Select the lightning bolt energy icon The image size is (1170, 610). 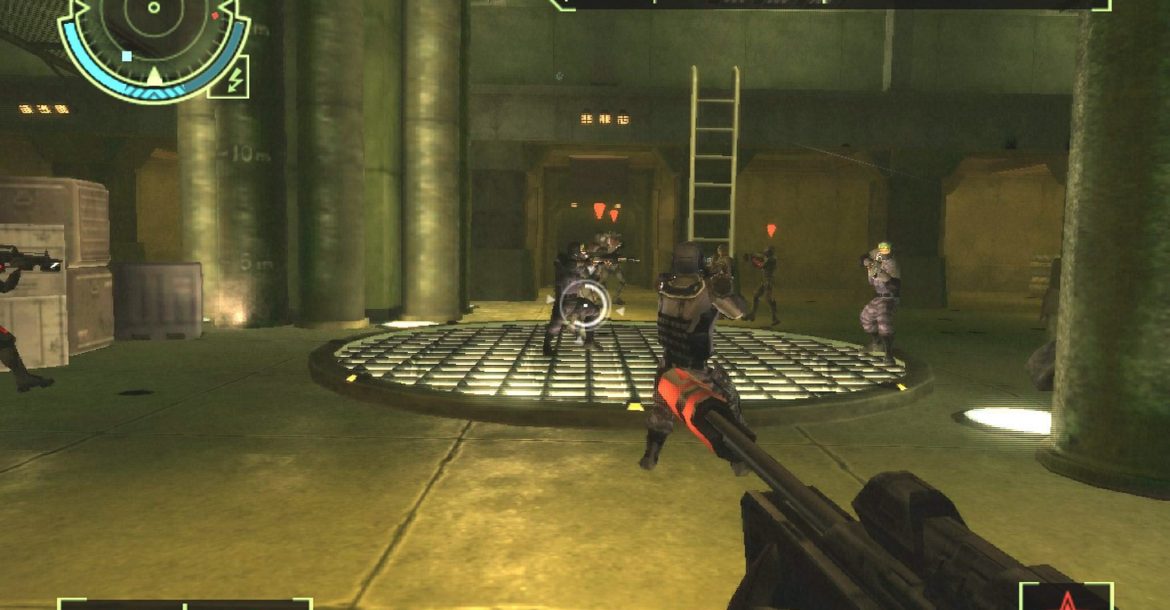230,78
